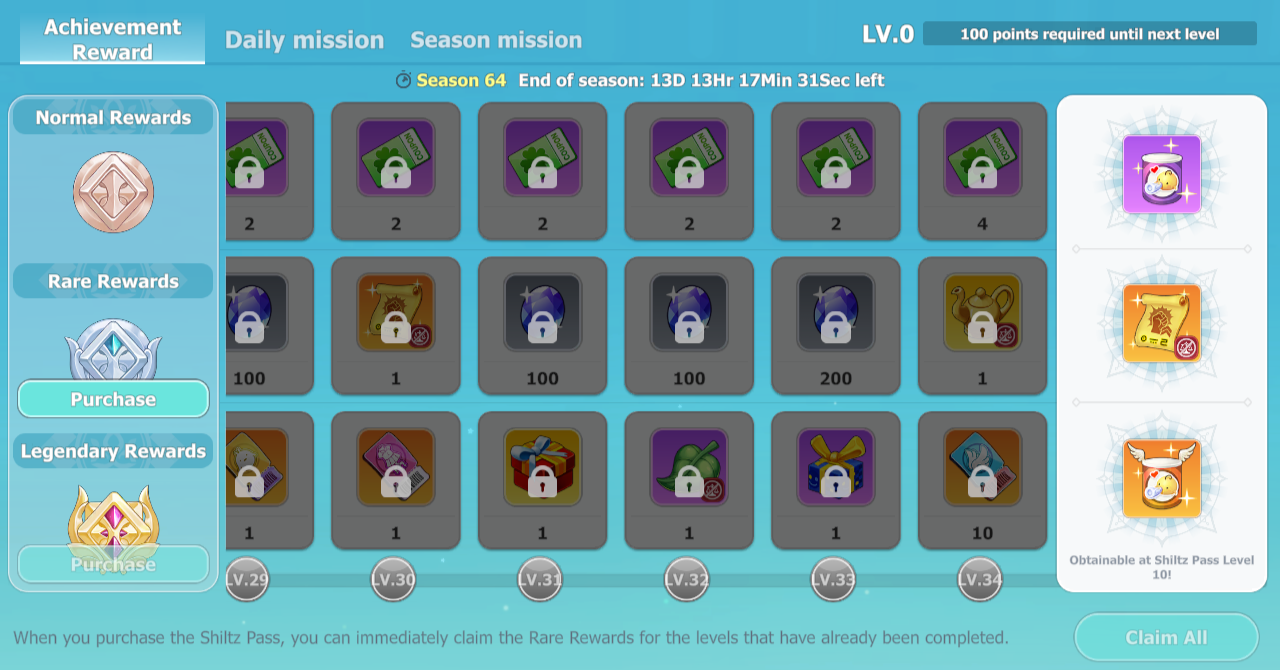
Task: Click the LV.34 level marker
Action: point(980,579)
